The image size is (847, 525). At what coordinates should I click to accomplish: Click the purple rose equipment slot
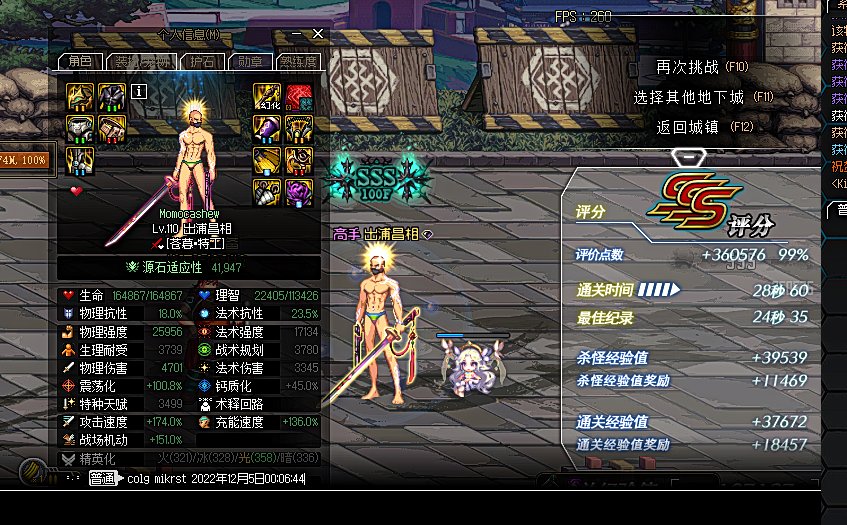[299, 190]
